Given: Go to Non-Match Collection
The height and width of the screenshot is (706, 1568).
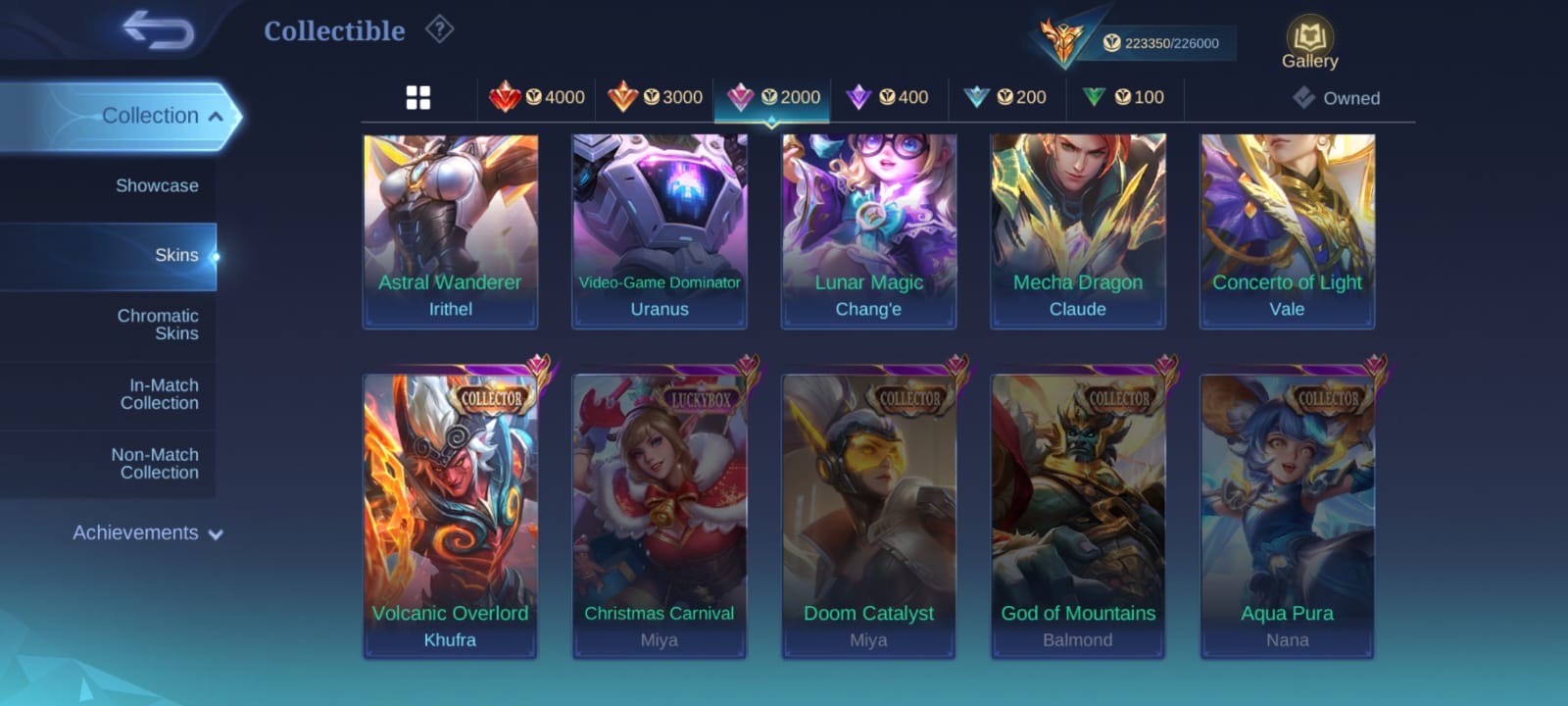Looking at the screenshot, I should point(155,464).
